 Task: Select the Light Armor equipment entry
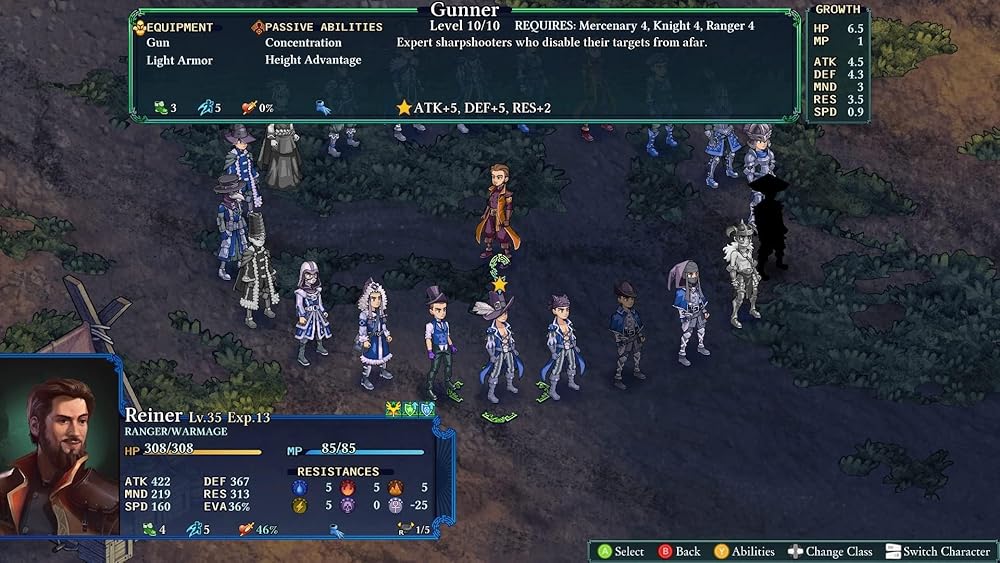(180, 60)
